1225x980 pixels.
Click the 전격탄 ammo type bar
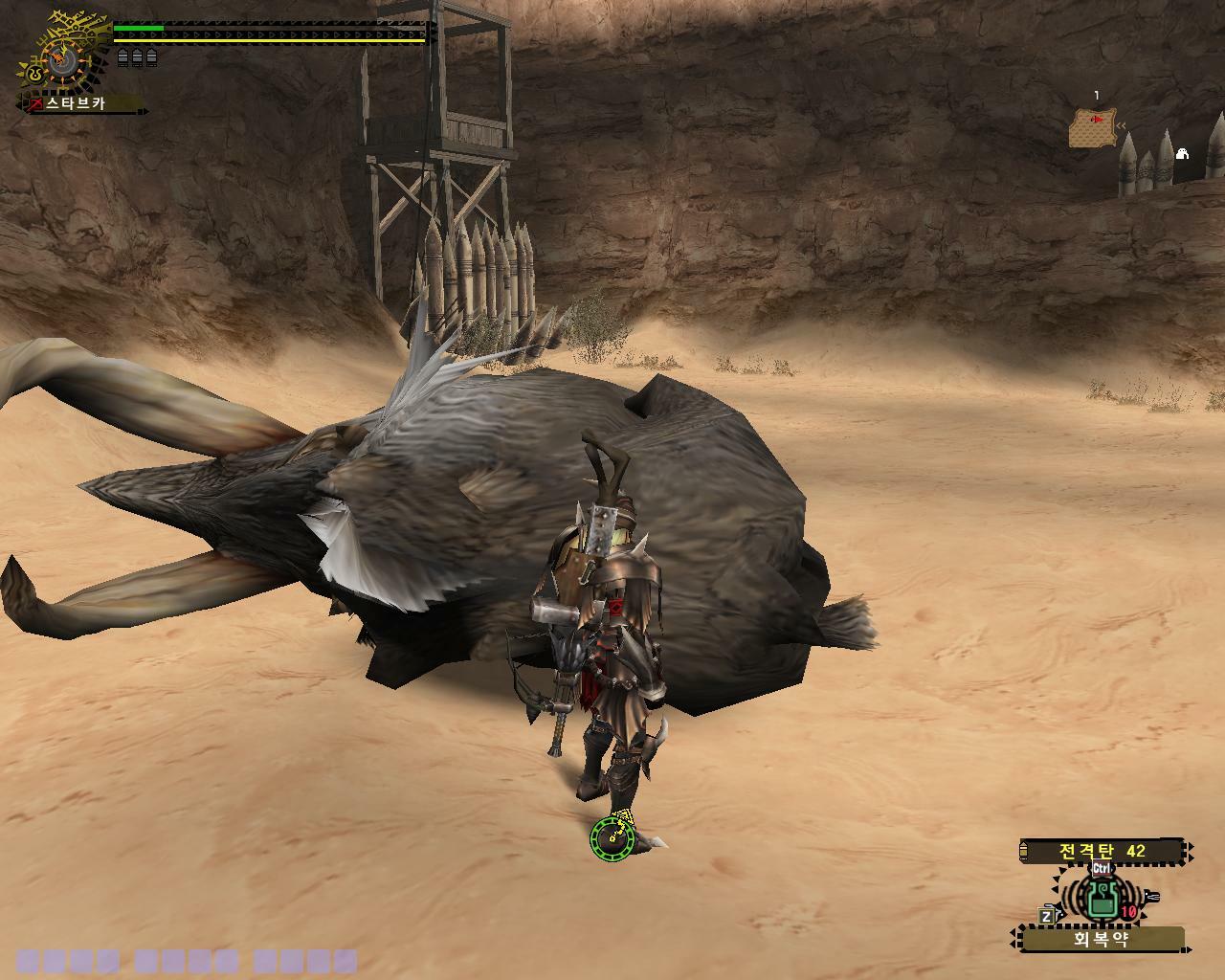pos(1102,851)
